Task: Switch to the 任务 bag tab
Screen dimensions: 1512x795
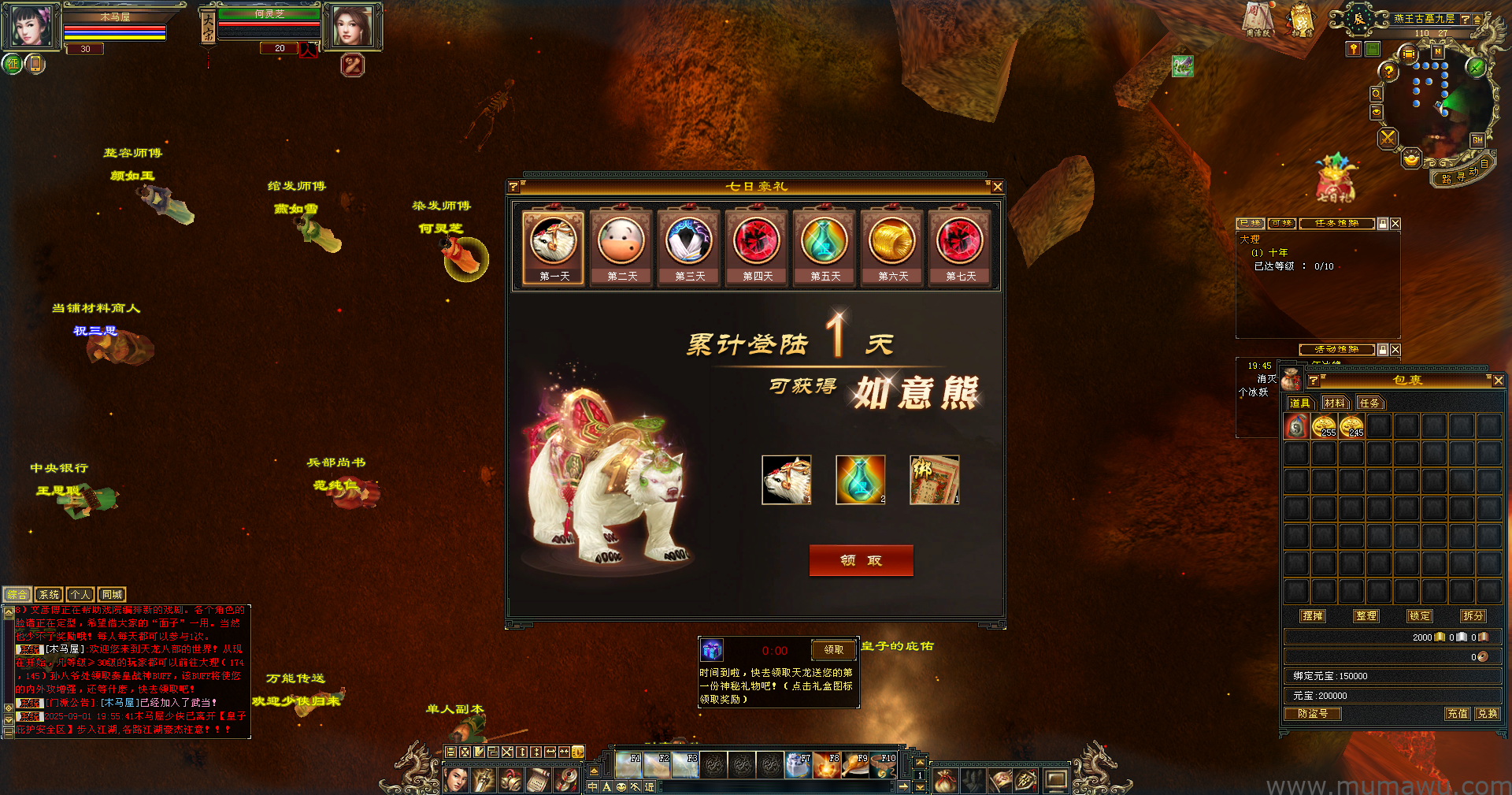Action: [x=1369, y=403]
